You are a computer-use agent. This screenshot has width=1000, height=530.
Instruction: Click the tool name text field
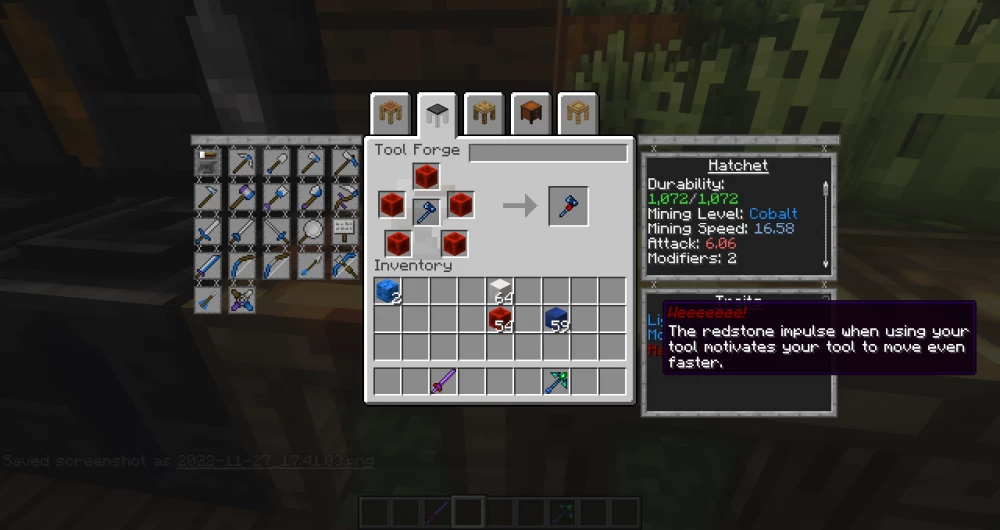(548, 153)
